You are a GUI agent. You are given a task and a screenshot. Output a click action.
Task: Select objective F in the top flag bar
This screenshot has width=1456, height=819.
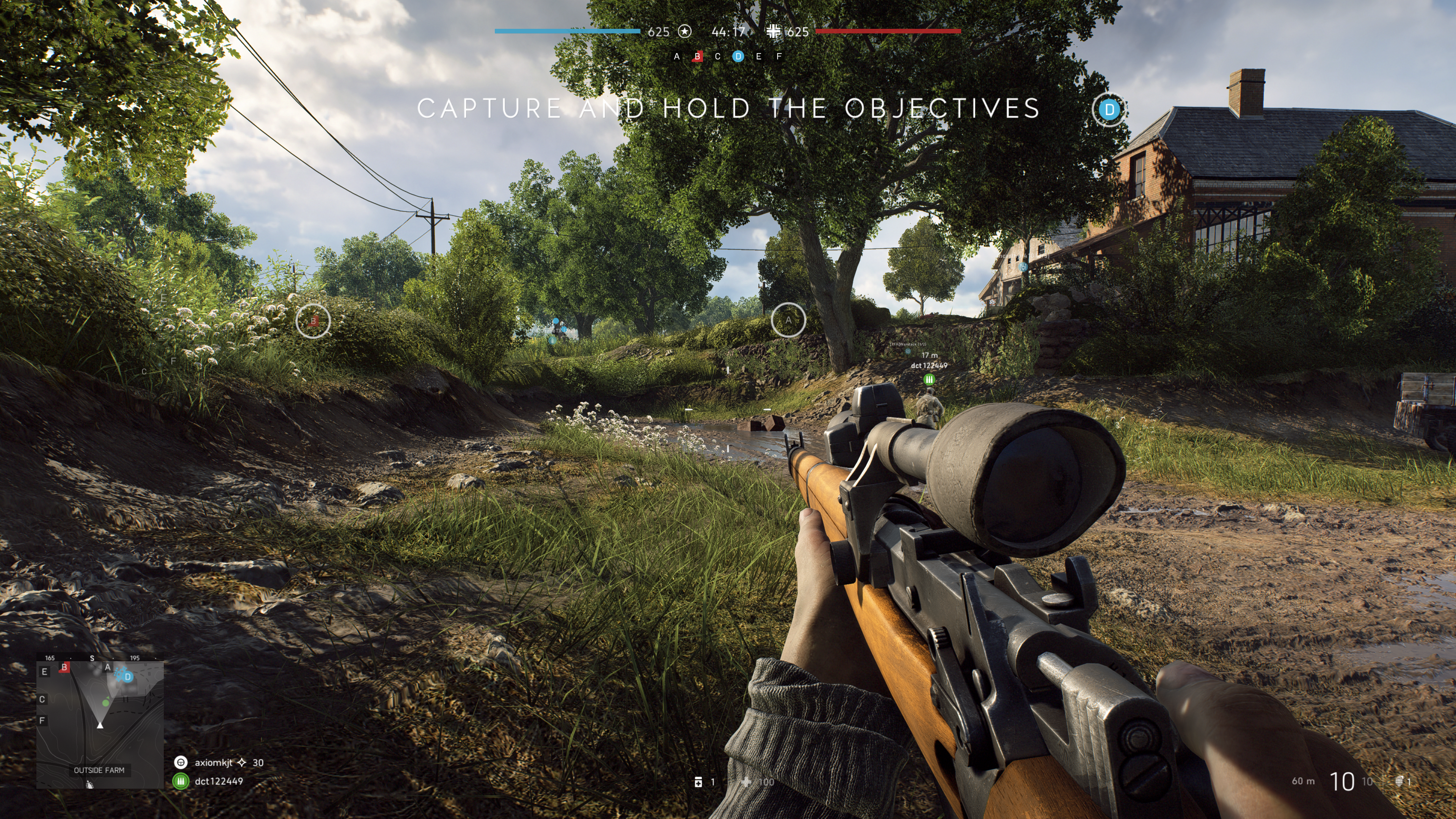779,56
